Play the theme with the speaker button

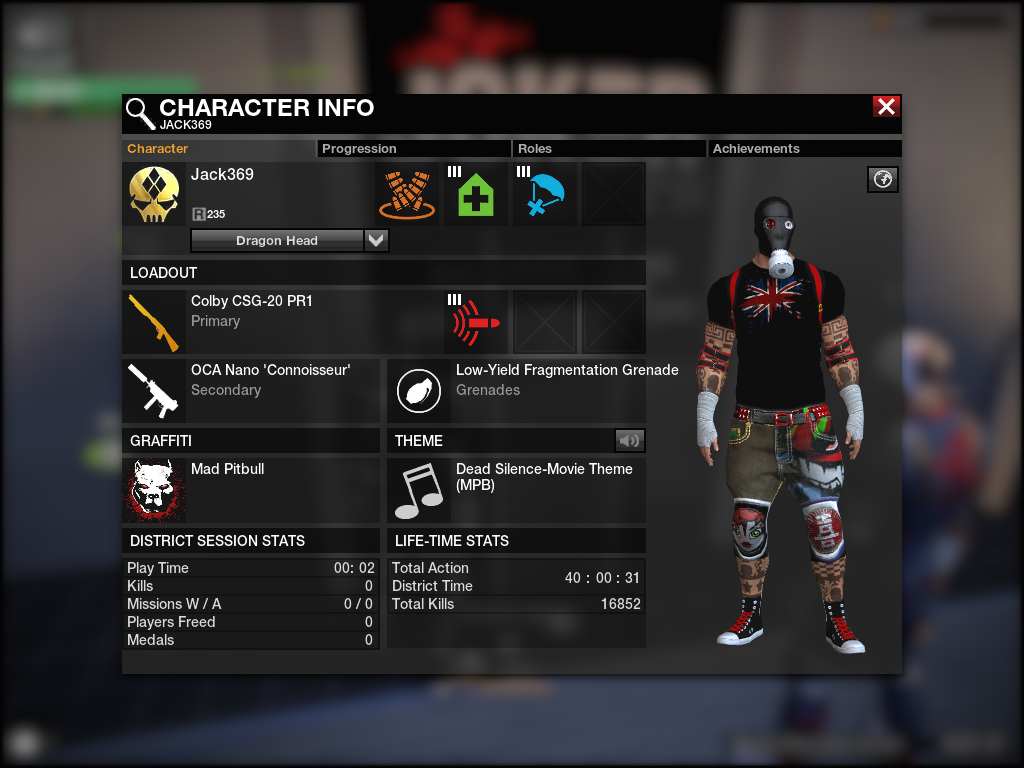tap(629, 440)
